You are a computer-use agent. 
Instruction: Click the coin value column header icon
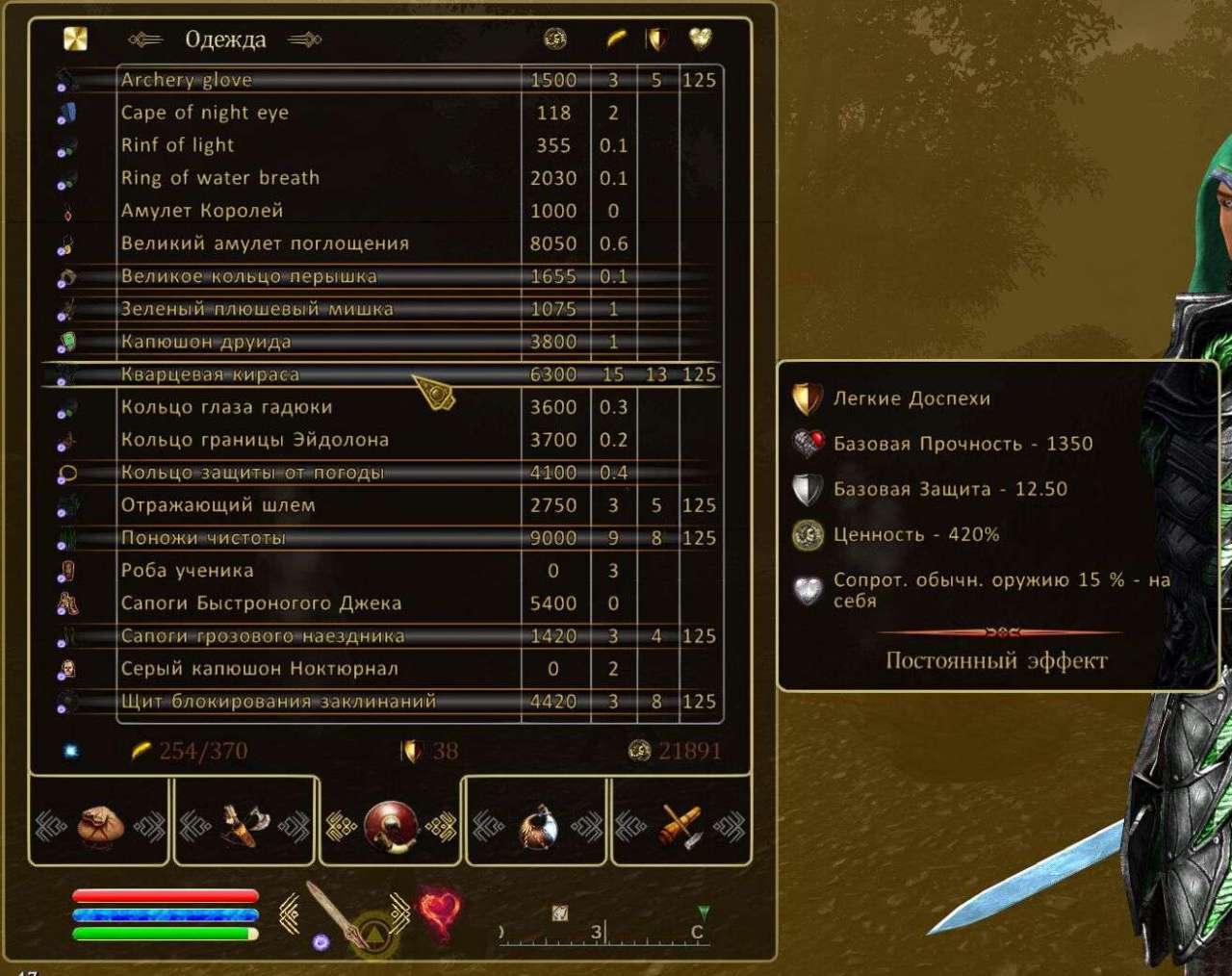click(x=552, y=39)
